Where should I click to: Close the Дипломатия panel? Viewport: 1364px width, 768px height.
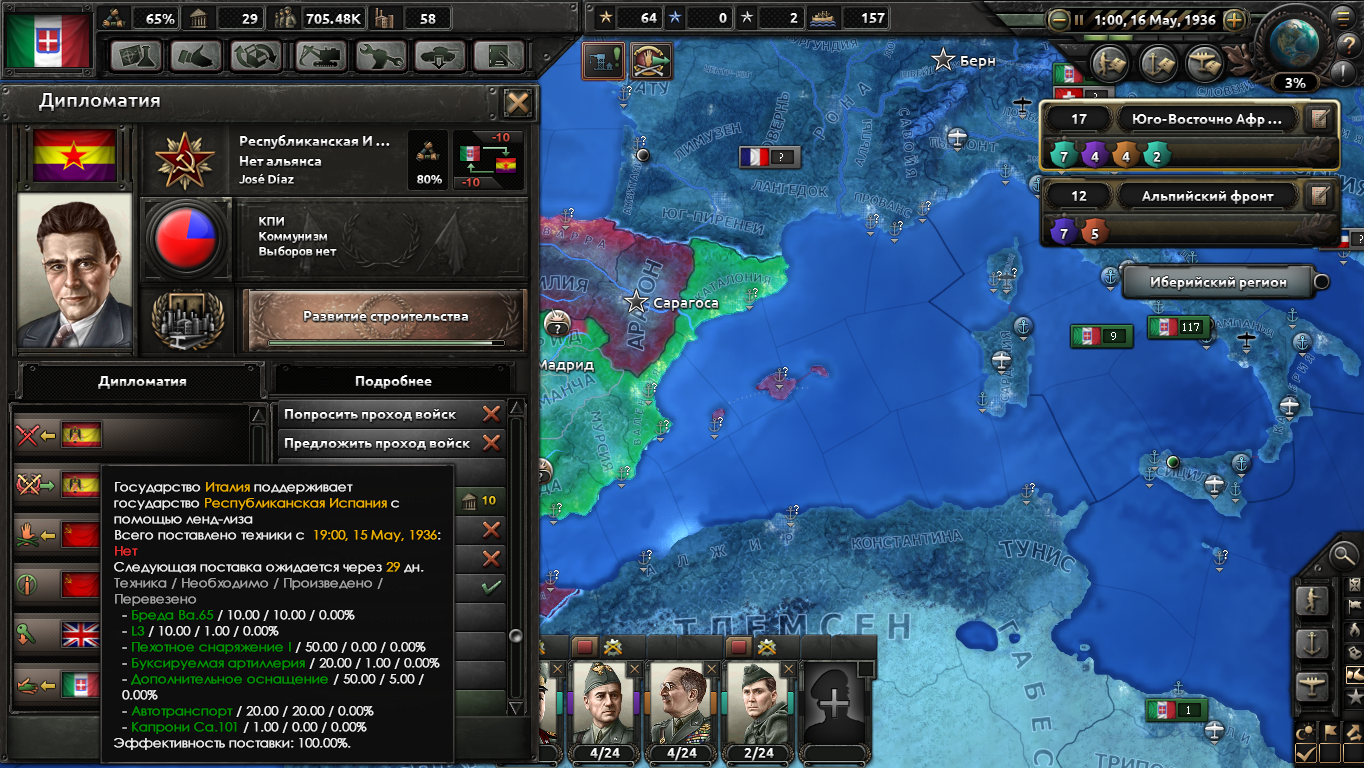click(x=518, y=103)
